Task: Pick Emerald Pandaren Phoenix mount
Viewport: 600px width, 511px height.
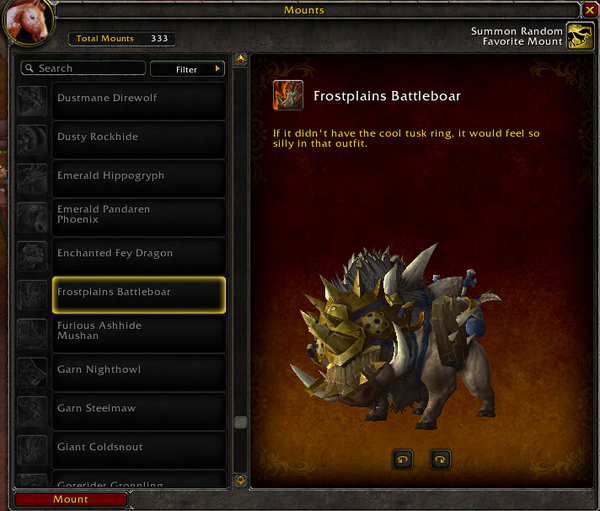Action: point(138,215)
